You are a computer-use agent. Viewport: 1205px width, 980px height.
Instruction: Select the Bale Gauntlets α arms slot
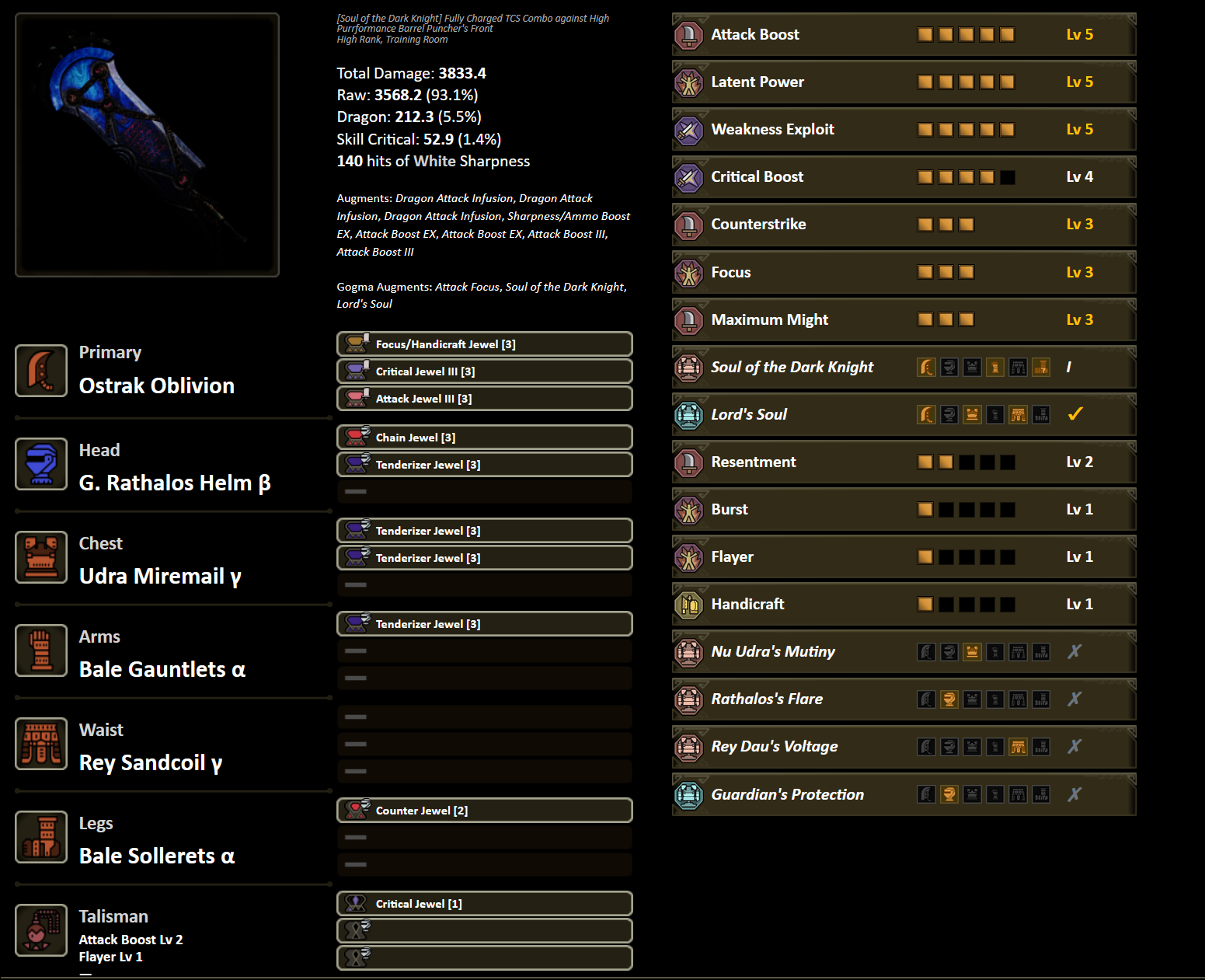pyautogui.click(x=162, y=669)
